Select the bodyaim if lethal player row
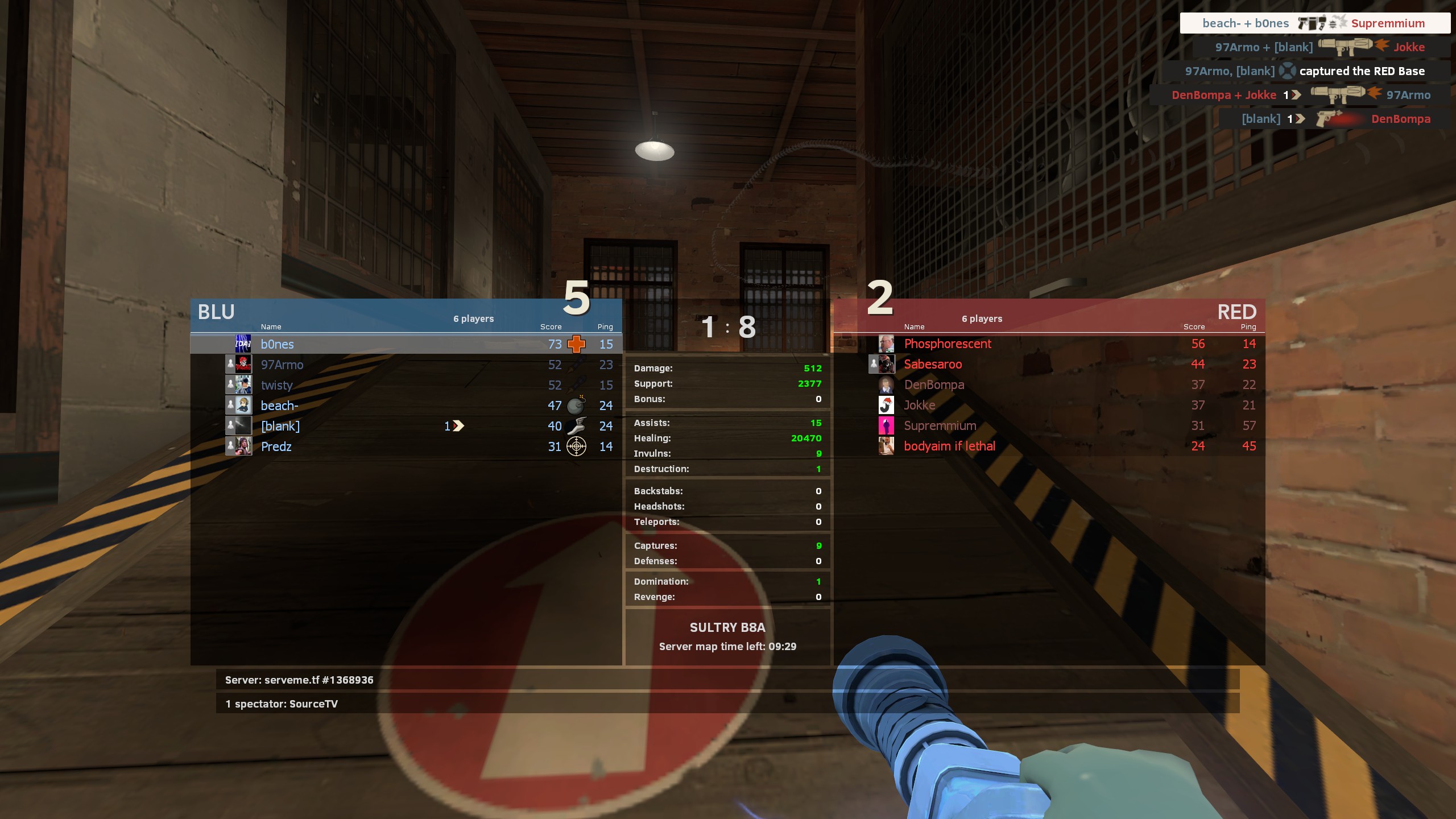This screenshot has width=1456, height=819. coord(949,446)
